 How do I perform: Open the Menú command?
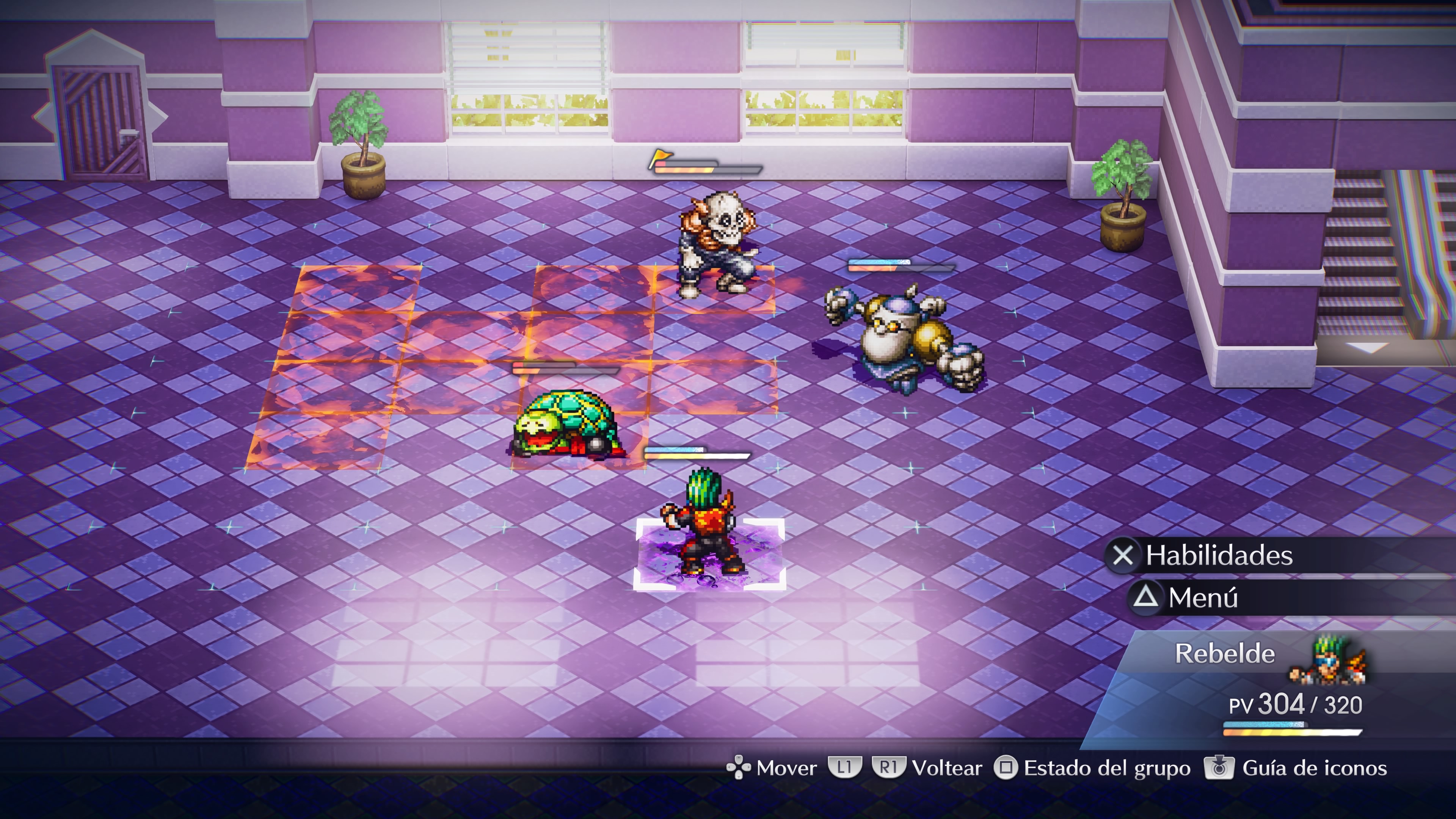(1202, 598)
